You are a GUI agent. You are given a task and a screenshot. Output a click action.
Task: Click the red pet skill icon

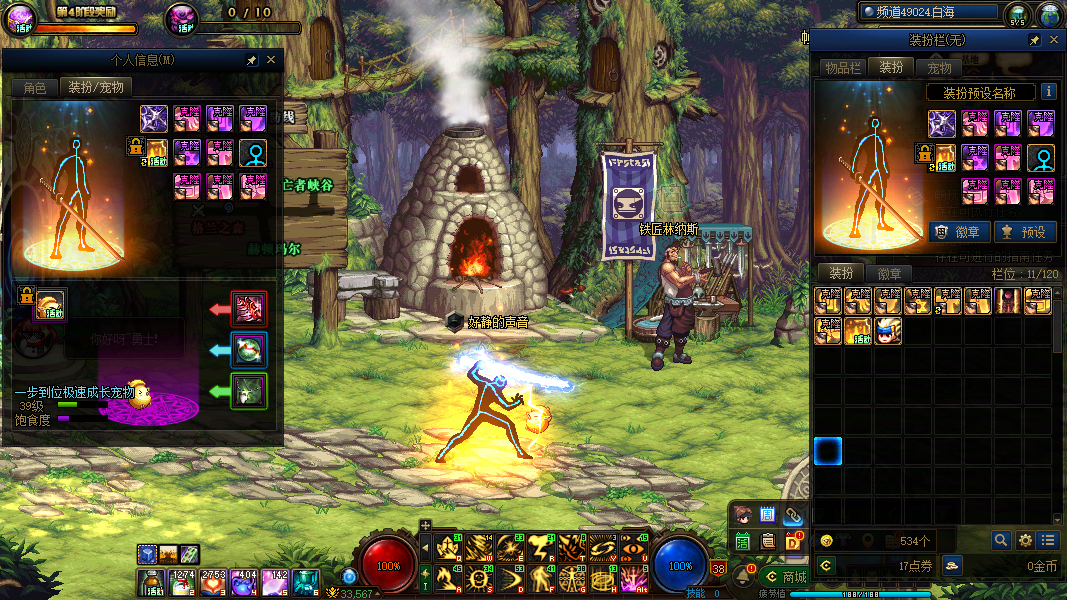[249, 308]
